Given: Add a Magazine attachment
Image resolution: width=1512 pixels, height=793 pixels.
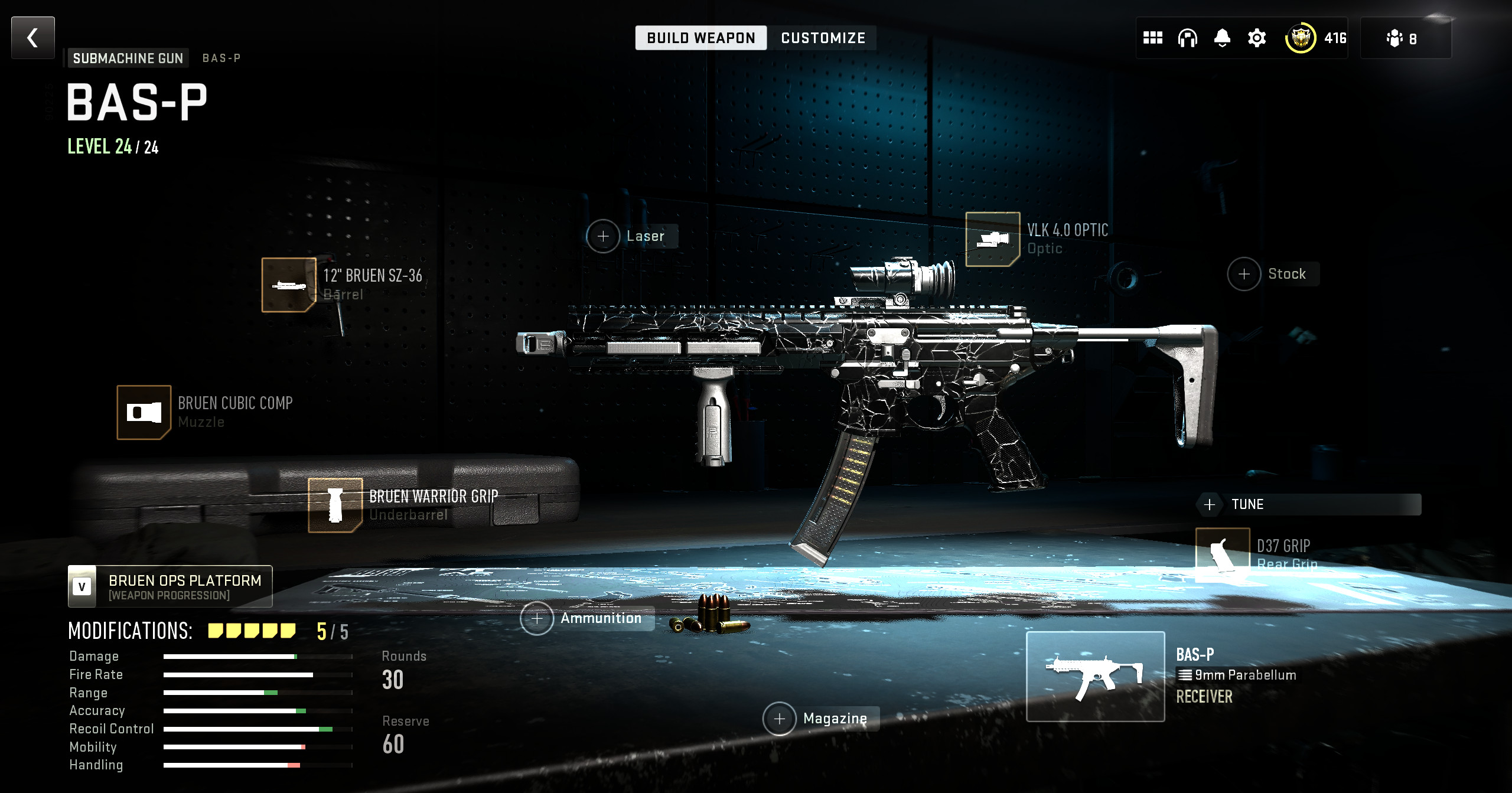Looking at the screenshot, I should 780,719.
